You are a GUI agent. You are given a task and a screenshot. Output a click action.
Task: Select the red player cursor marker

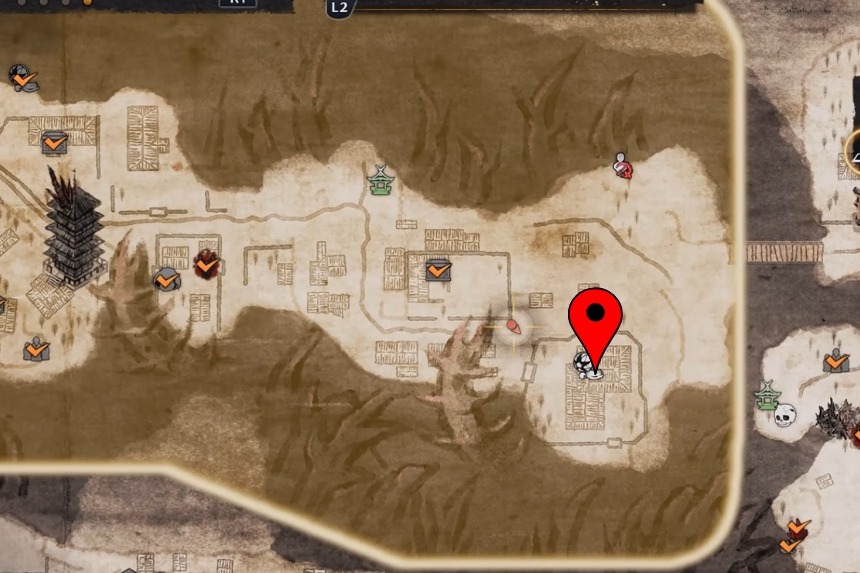coord(514,326)
